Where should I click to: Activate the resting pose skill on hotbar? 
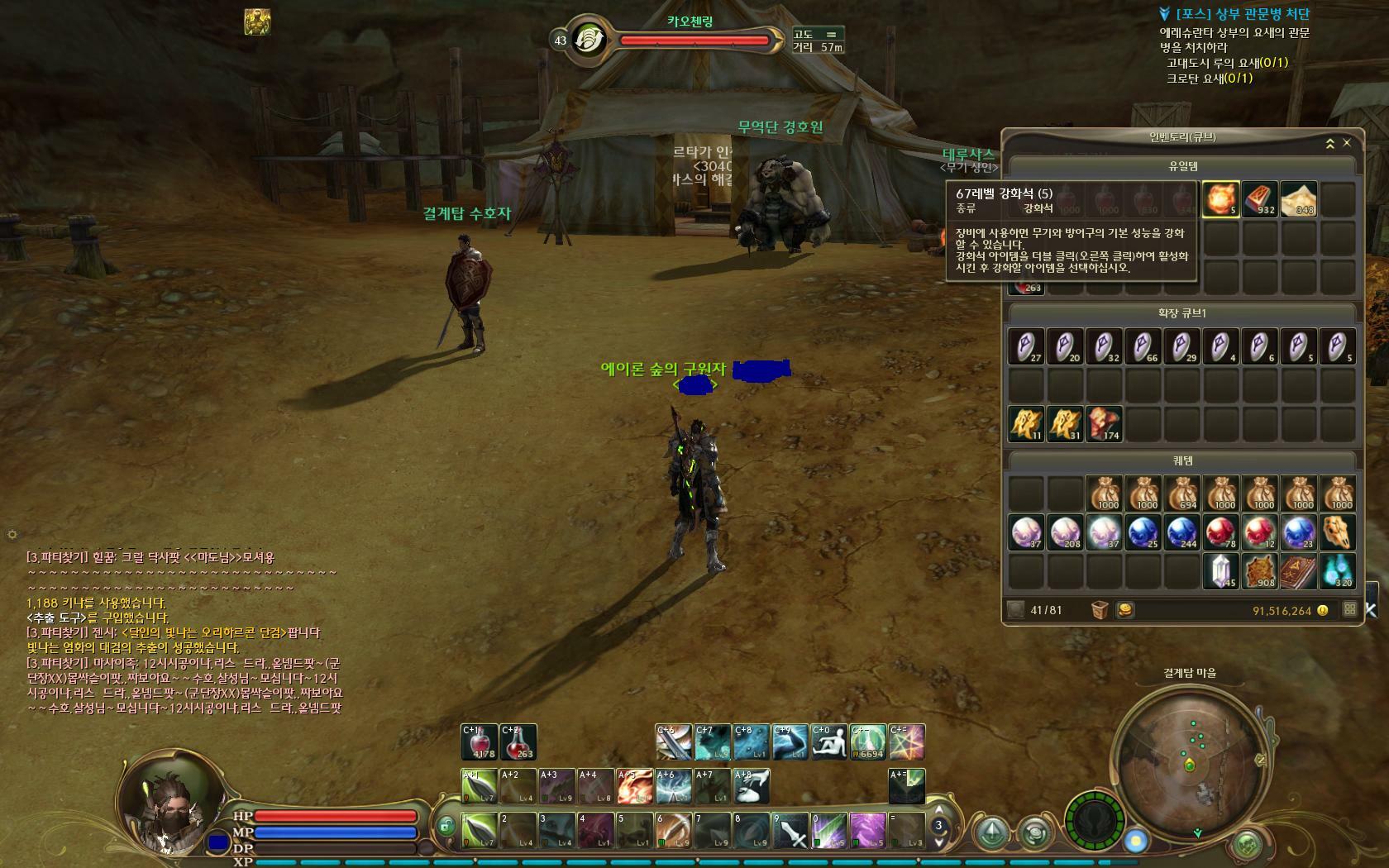pos(828,742)
